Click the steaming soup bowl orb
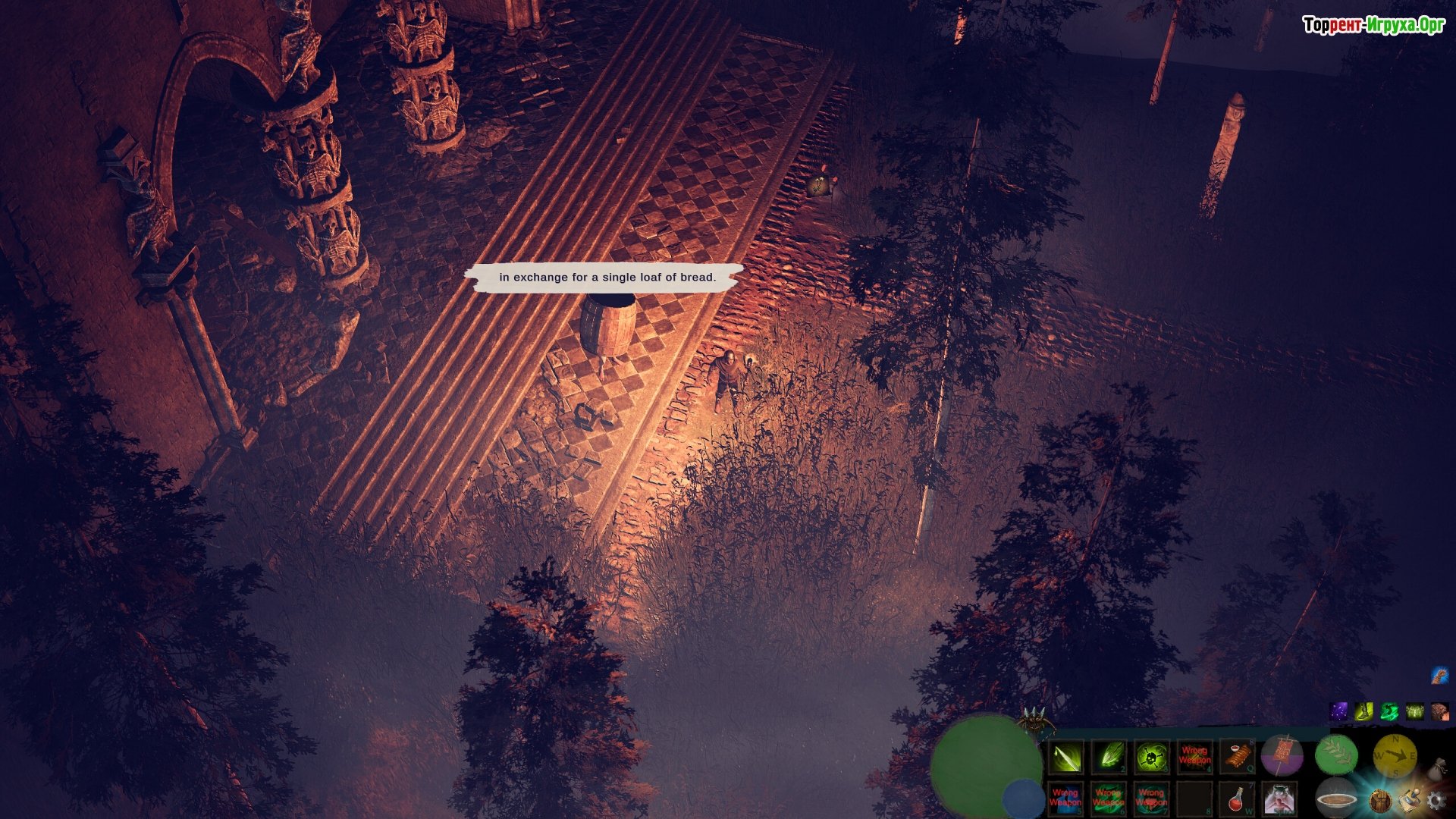 coord(1336,799)
